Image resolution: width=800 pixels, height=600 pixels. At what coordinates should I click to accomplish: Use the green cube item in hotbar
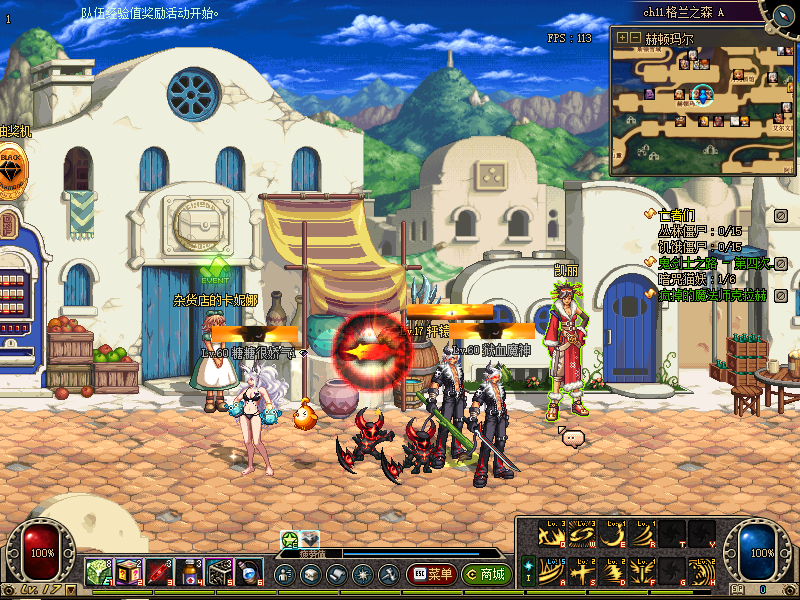[97, 573]
